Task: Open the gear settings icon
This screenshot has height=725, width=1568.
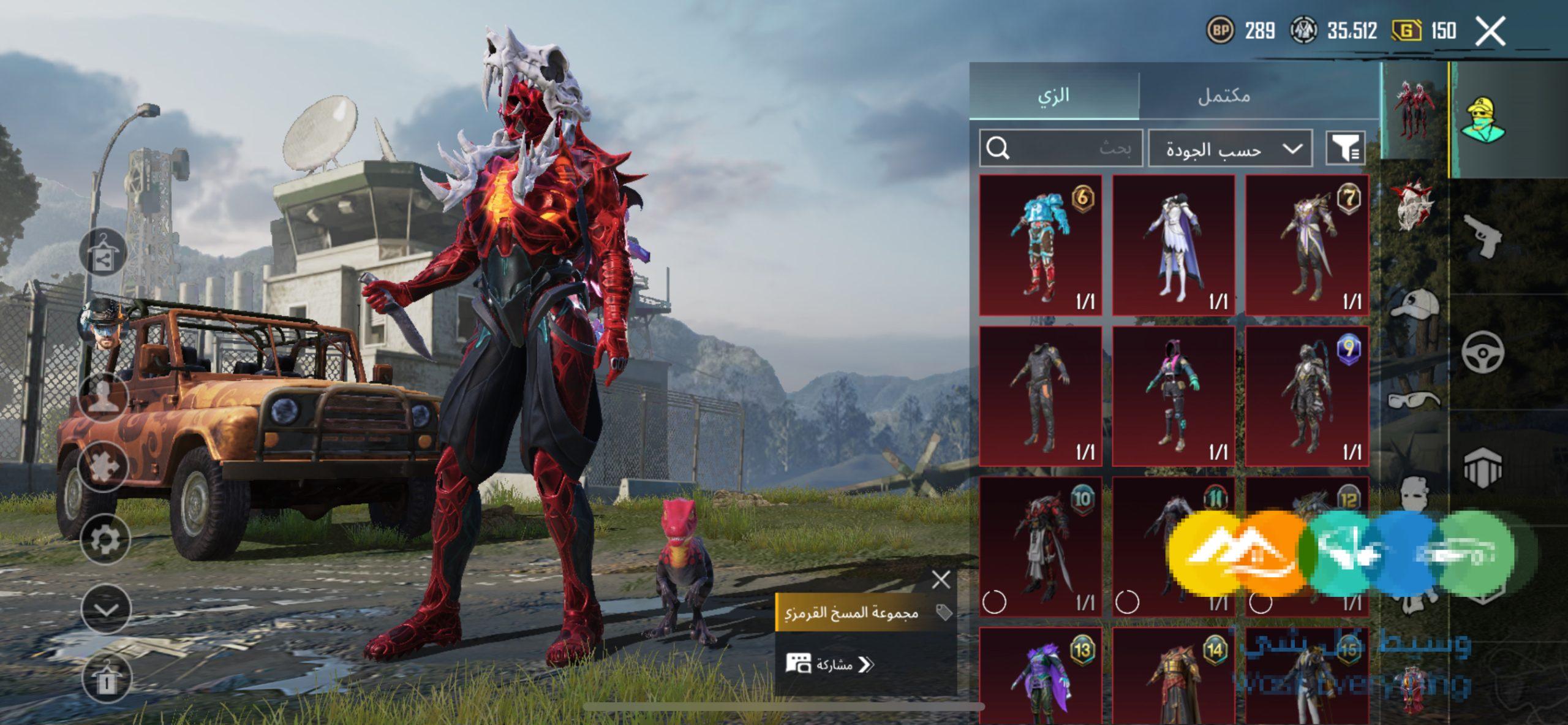Action: point(105,539)
